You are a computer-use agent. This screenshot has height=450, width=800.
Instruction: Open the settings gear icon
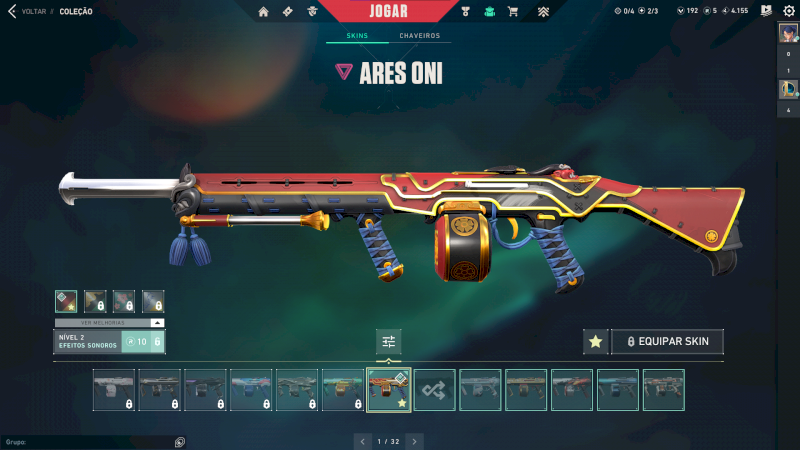pos(787,11)
